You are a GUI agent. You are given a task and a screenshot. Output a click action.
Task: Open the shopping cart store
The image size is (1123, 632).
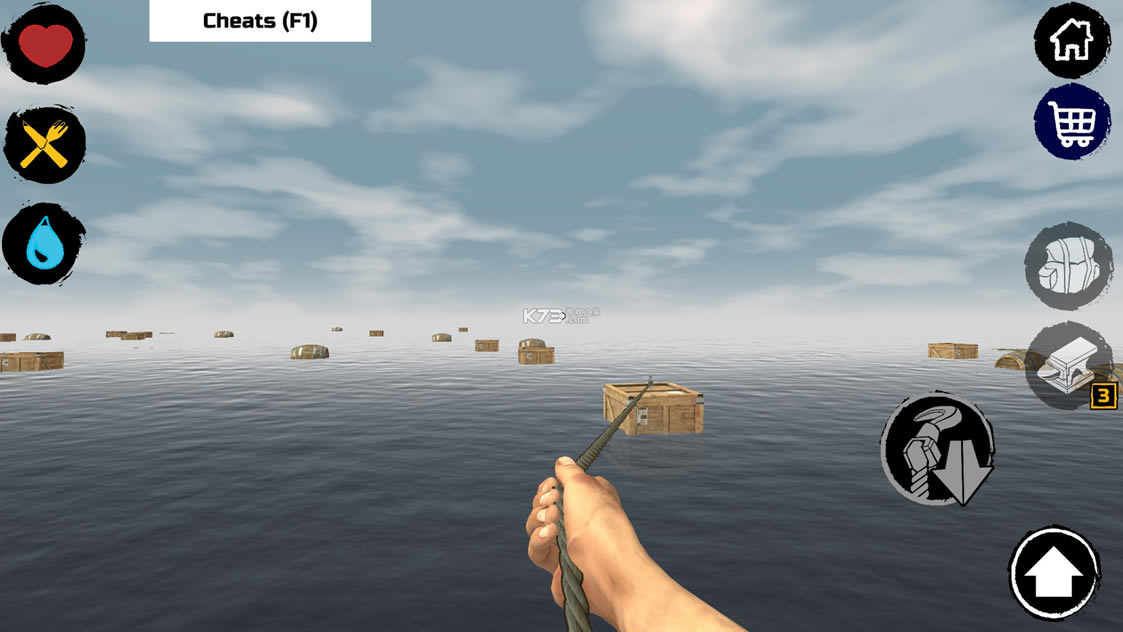(x=1071, y=122)
